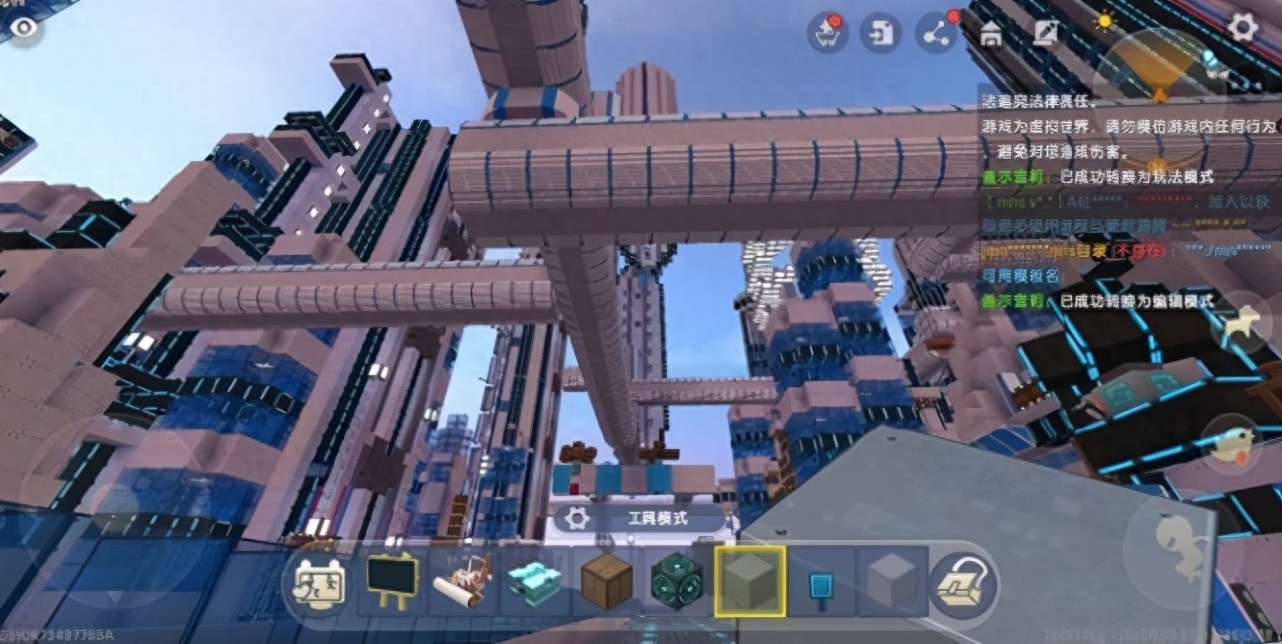Select the blackboard sign hotbar slot

pos(391,580)
